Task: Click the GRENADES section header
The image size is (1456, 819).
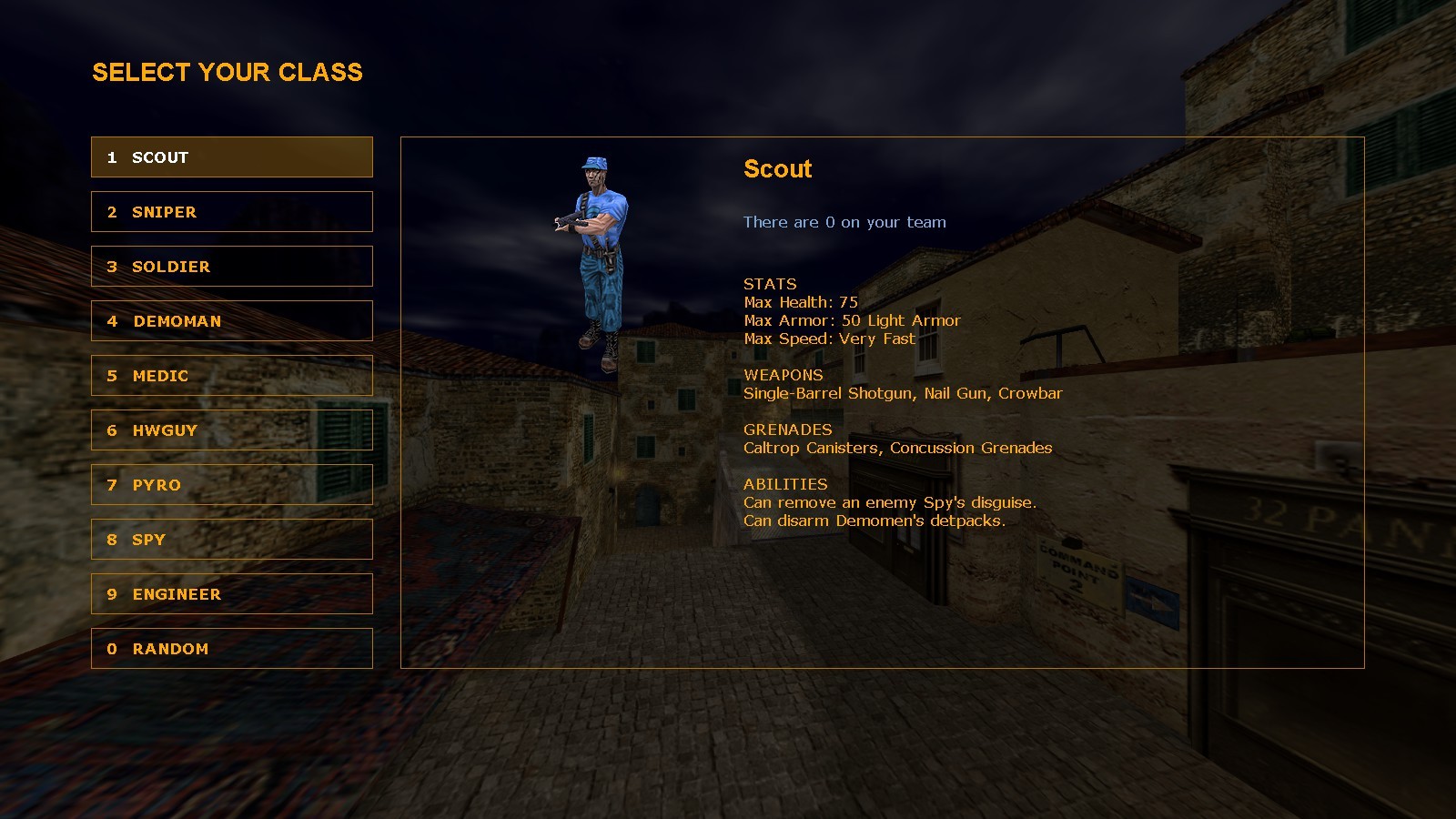Action: coord(788,429)
